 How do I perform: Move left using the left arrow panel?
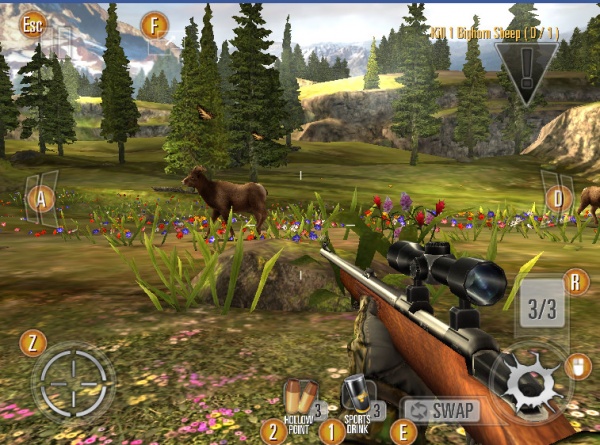pyautogui.click(x=42, y=197)
